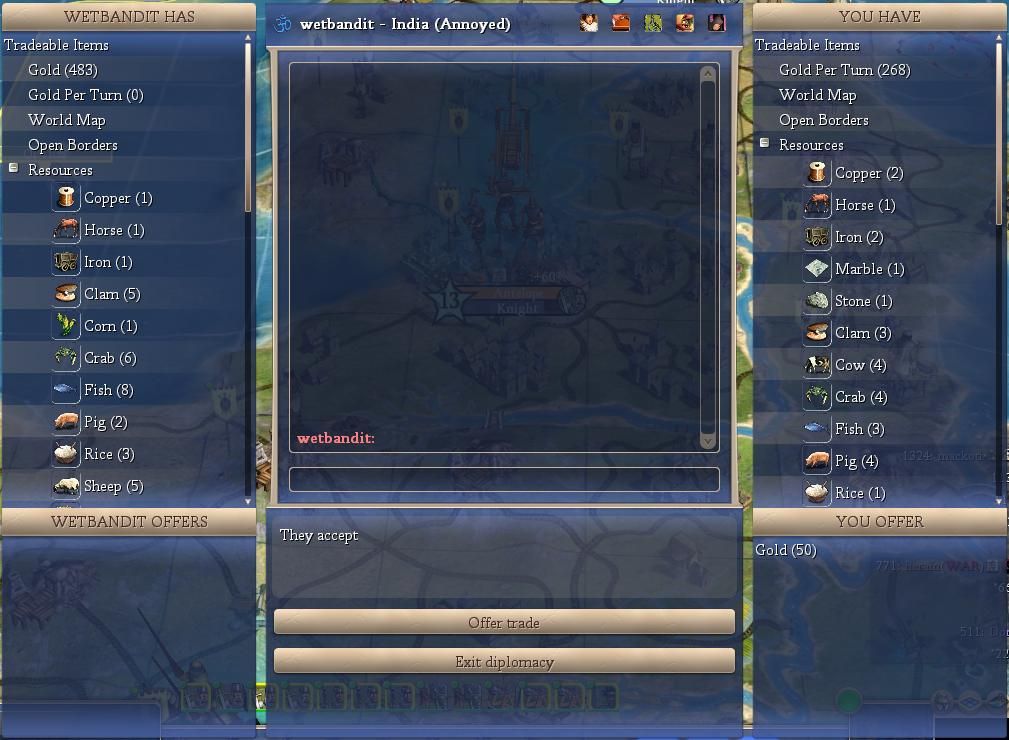Select wetbandit's Open Borders entry
The height and width of the screenshot is (740, 1009).
pos(72,145)
